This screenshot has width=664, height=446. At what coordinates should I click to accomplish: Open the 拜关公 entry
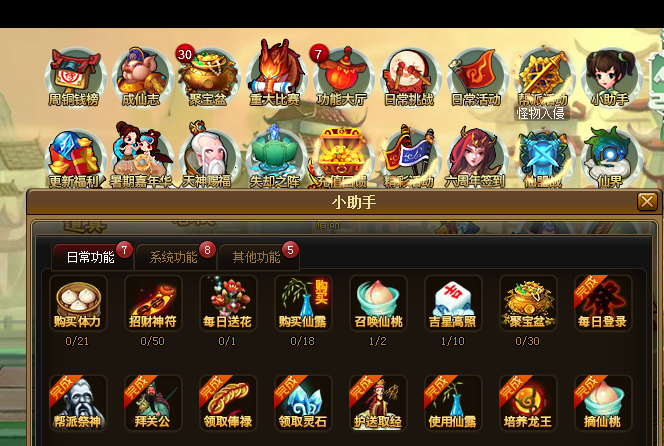click(153, 403)
